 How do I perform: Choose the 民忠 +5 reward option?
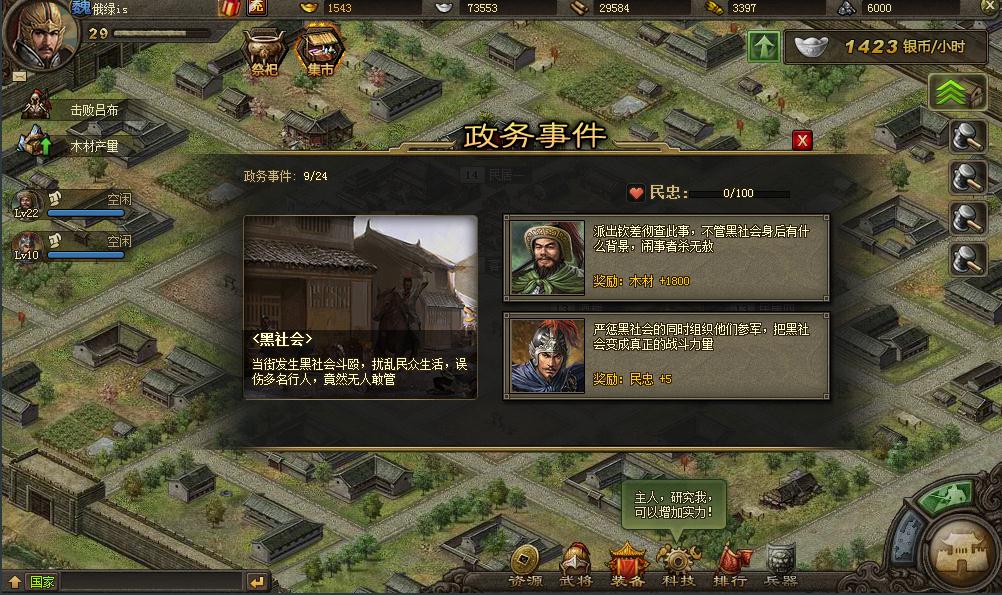pos(666,356)
